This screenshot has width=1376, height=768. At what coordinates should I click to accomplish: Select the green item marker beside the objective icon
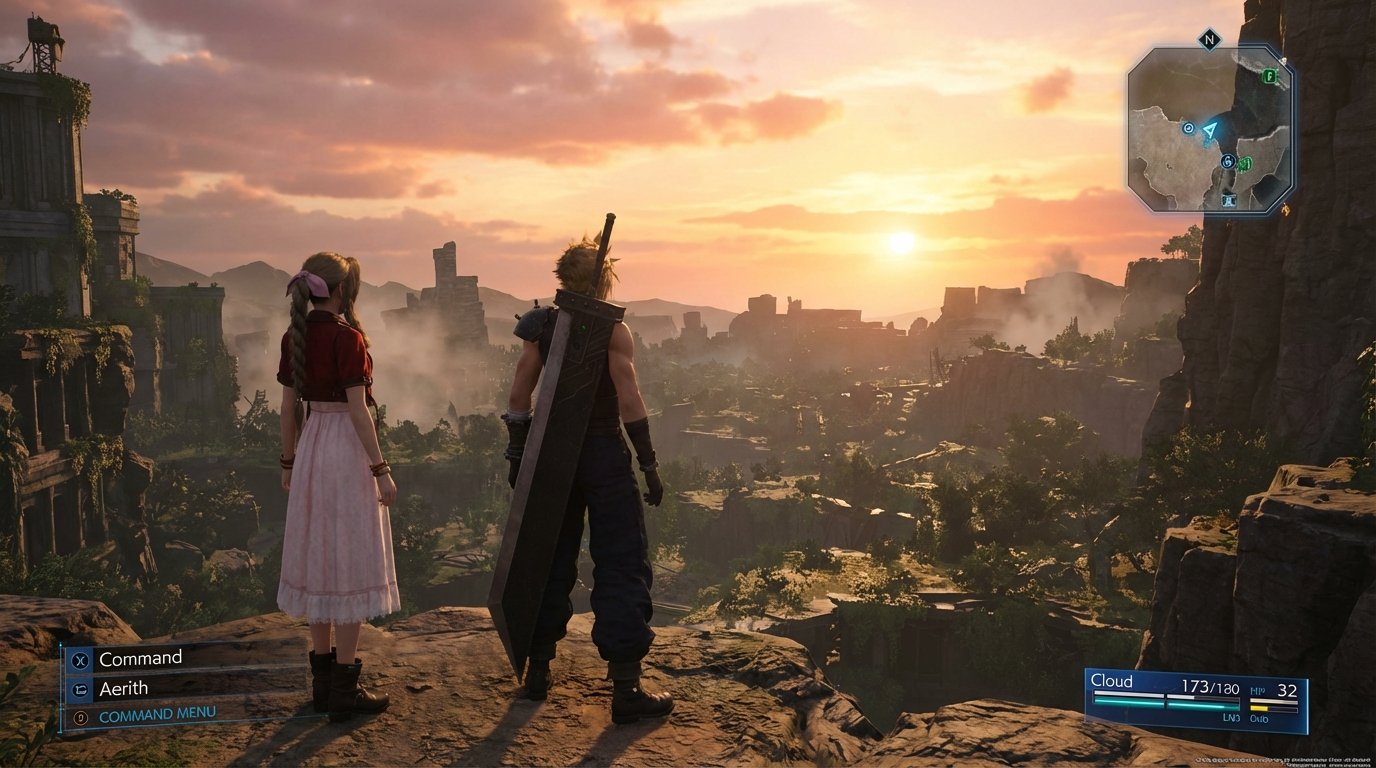coord(1243,163)
